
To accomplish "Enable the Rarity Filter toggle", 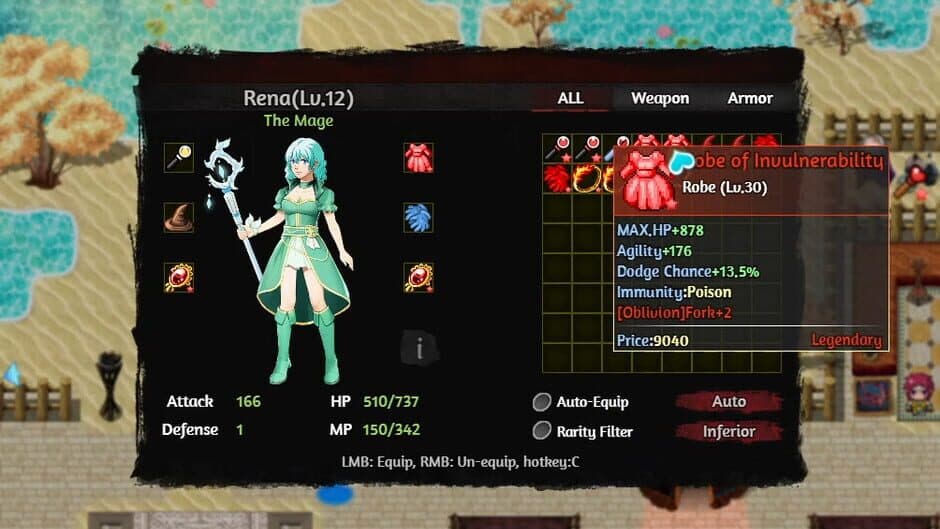I will point(542,431).
